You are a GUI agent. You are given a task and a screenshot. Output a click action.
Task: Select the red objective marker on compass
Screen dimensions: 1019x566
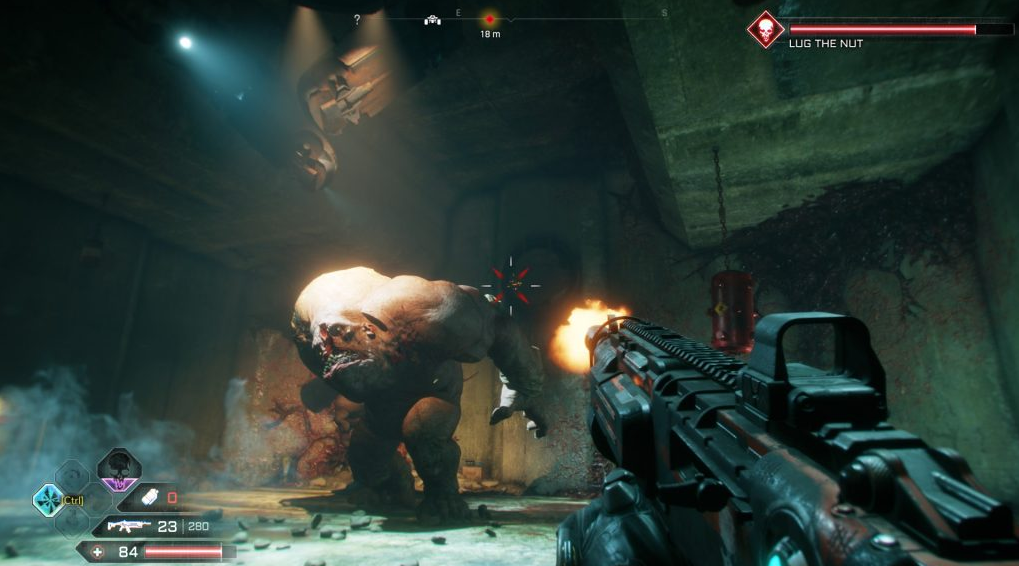point(490,19)
